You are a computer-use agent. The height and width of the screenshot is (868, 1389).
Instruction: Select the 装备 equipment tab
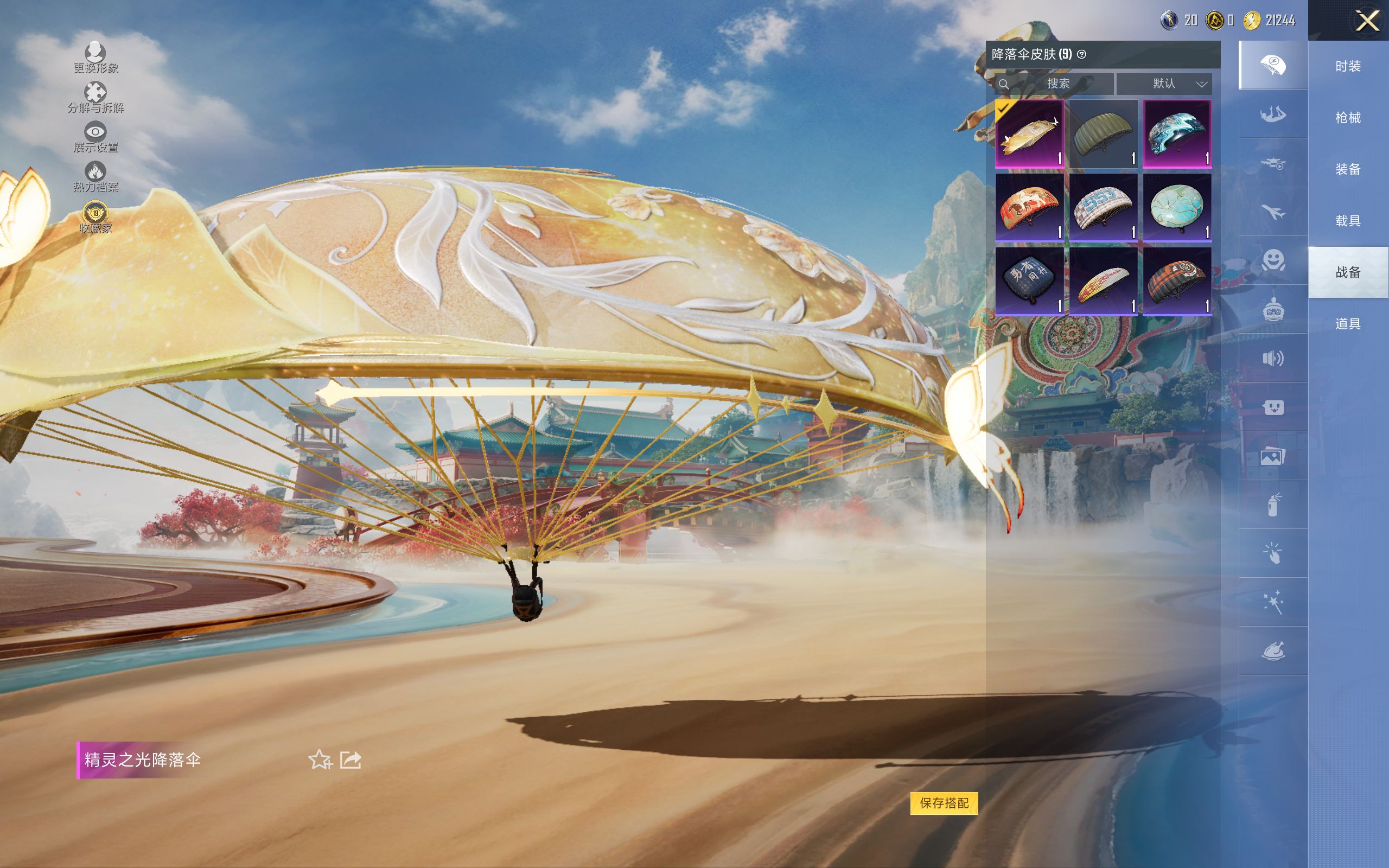tap(1348, 169)
